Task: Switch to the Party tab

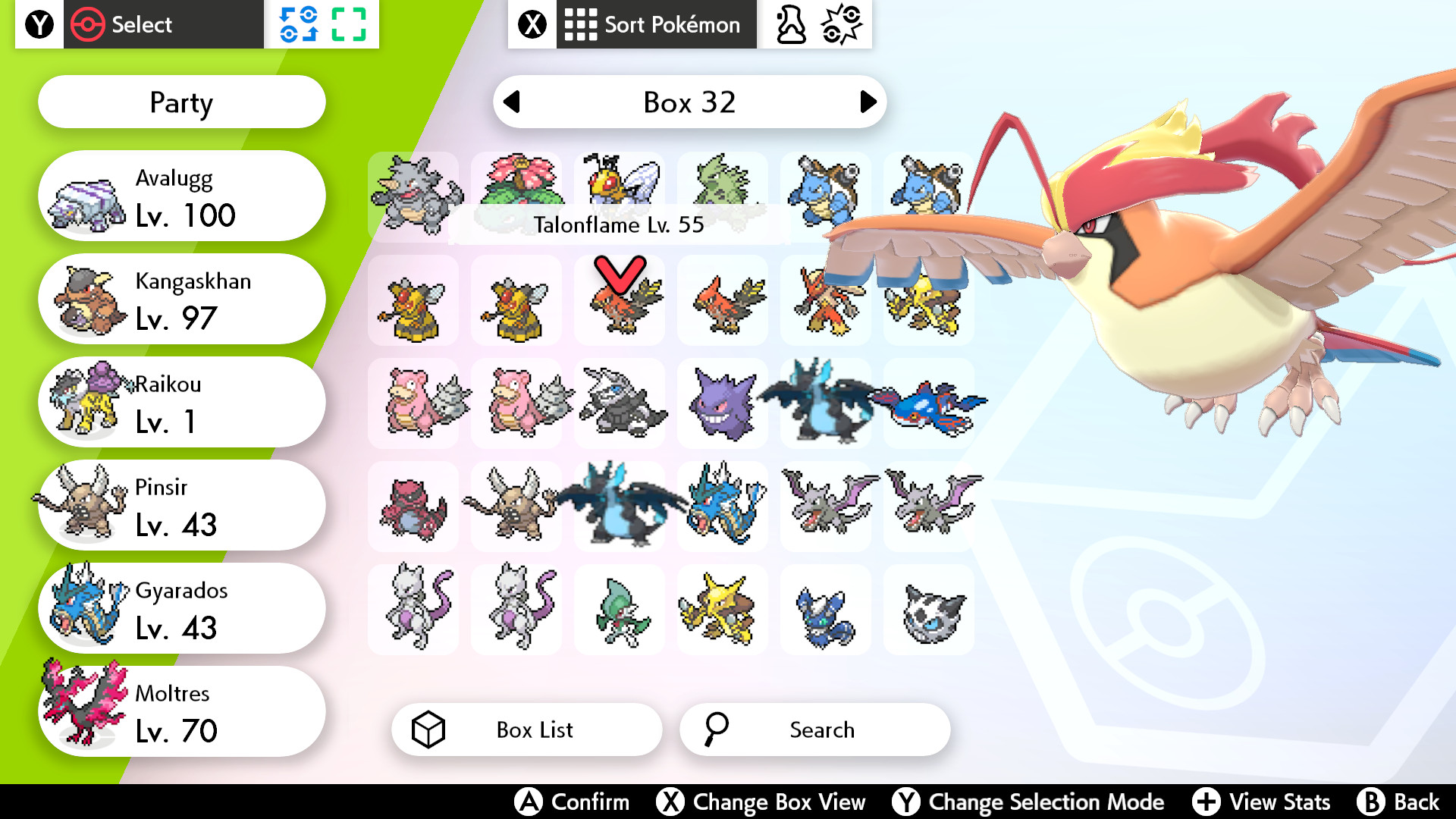Action: 180,102
